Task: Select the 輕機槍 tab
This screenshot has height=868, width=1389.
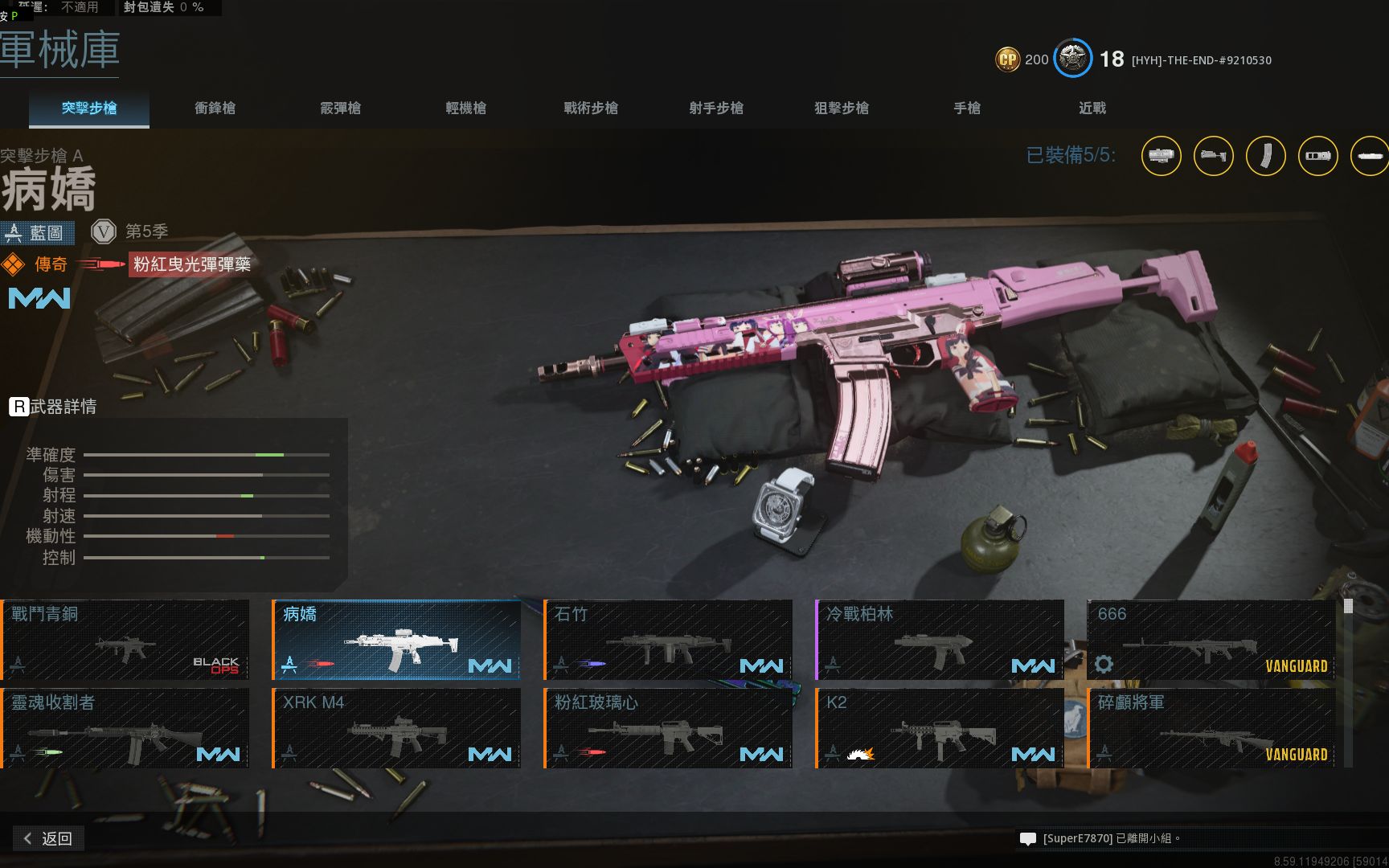Action: click(x=465, y=108)
